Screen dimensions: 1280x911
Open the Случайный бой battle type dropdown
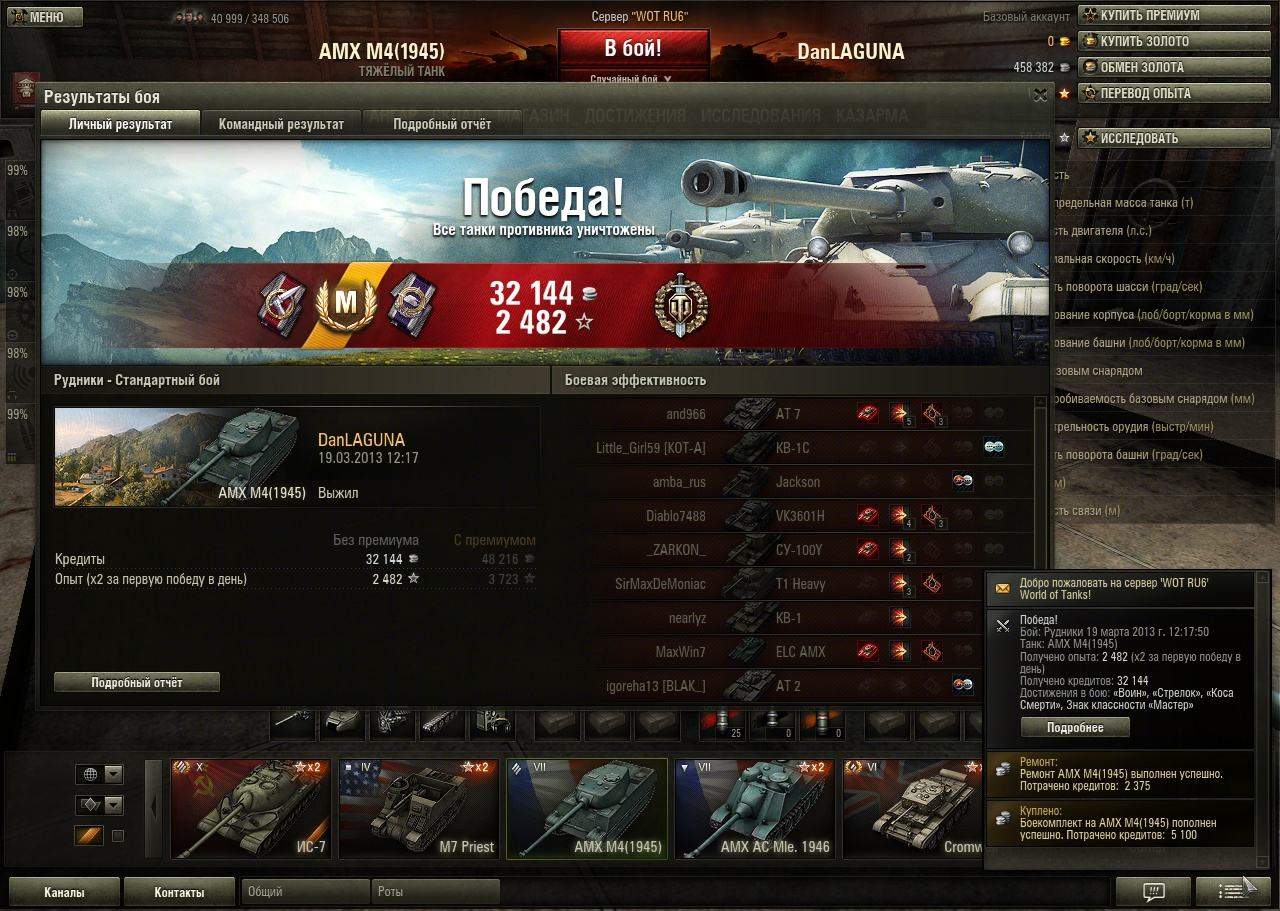click(631, 78)
